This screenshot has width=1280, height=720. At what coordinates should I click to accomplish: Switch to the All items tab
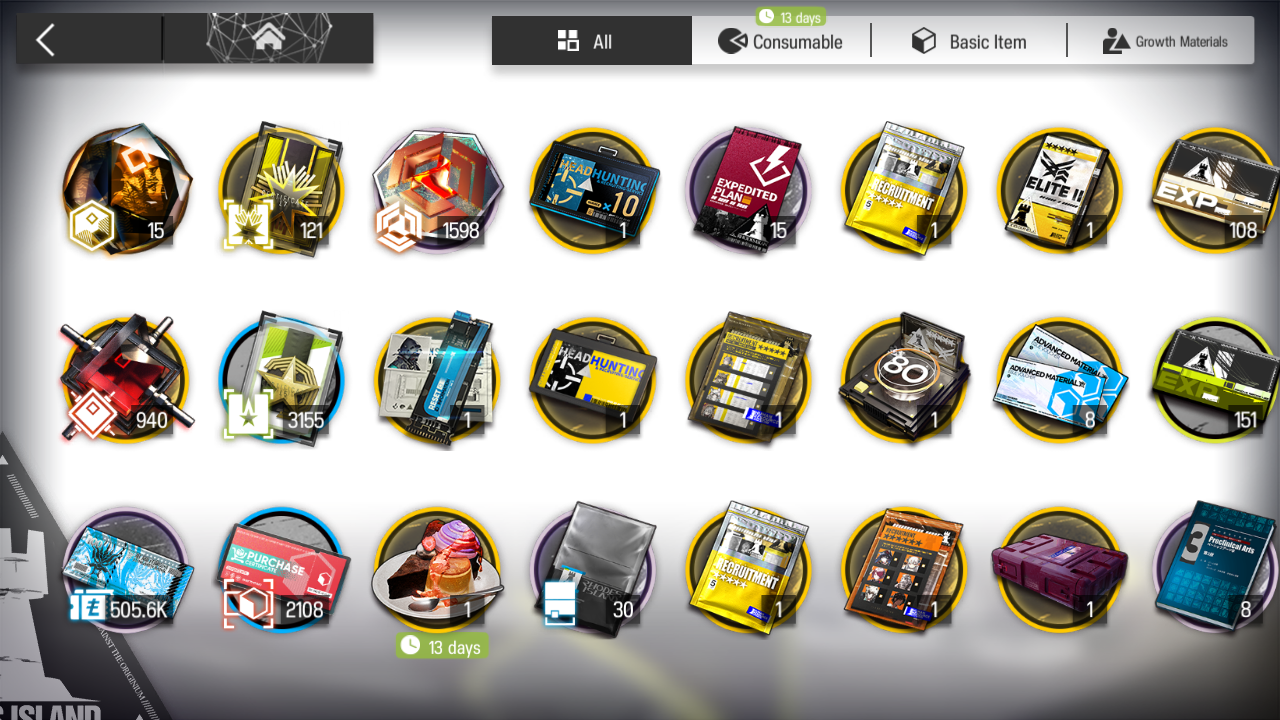590,41
